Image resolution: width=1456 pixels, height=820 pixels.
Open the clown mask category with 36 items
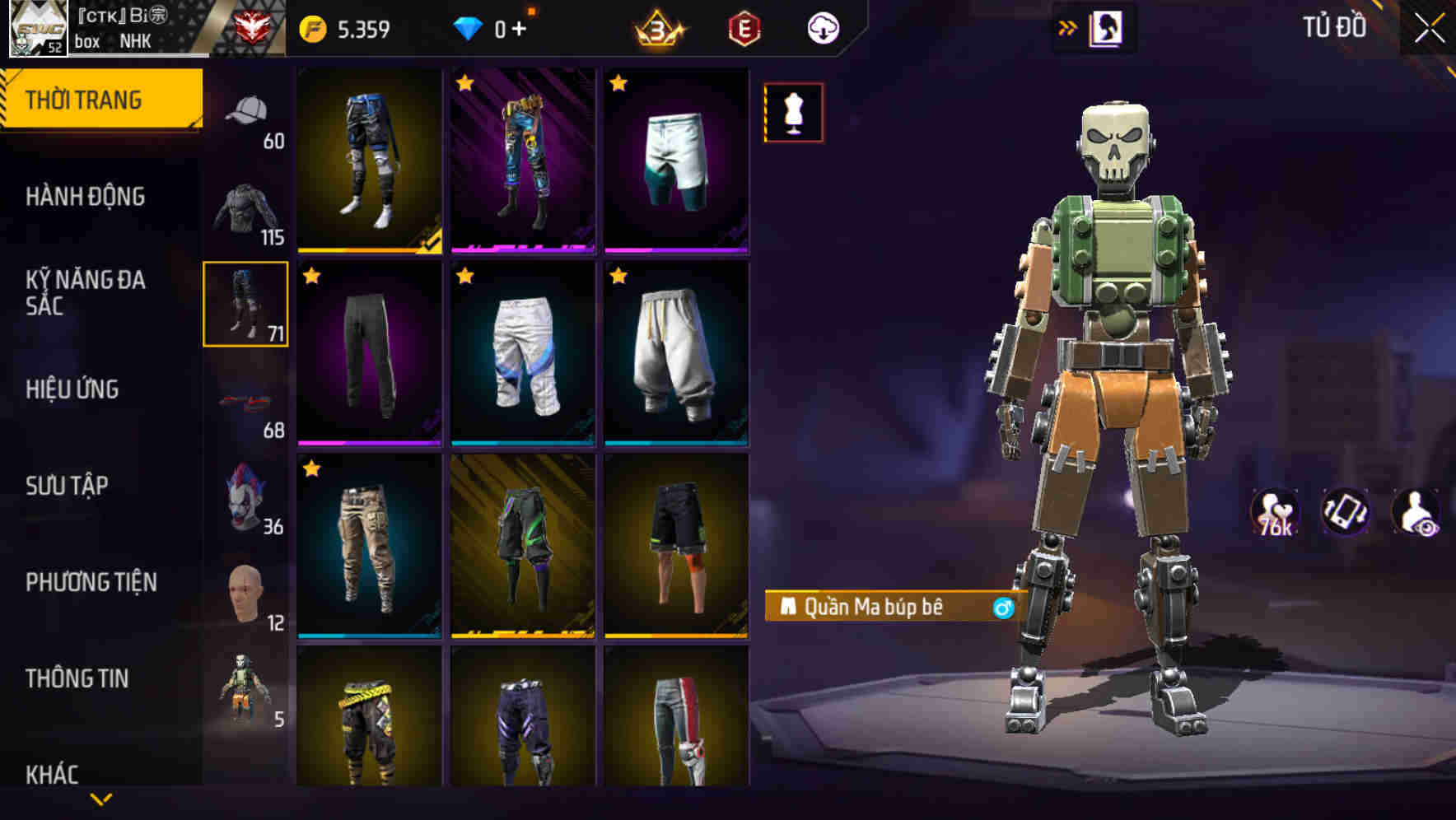coord(245,498)
